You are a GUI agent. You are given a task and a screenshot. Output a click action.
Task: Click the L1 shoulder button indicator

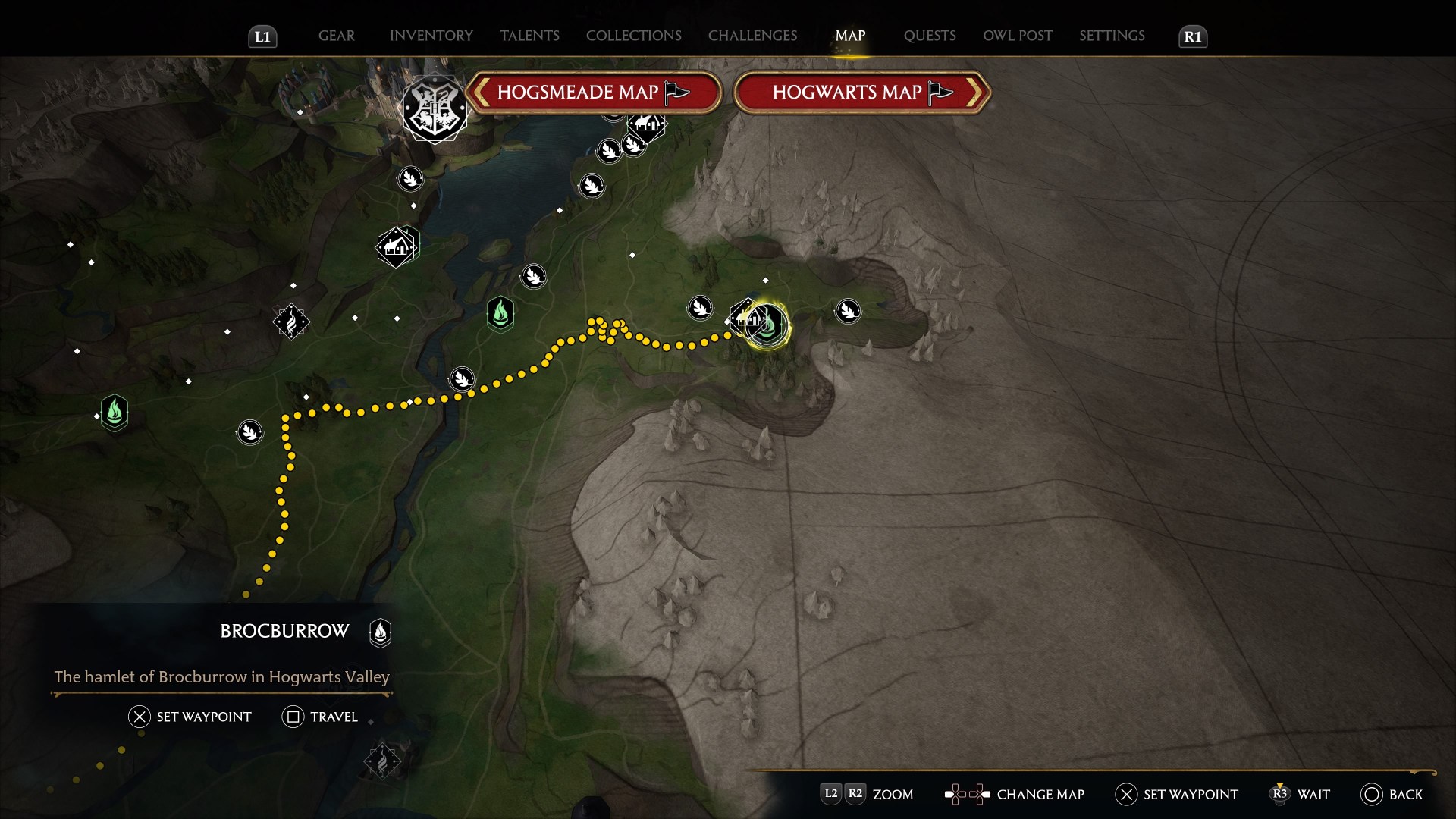click(262, 36)
